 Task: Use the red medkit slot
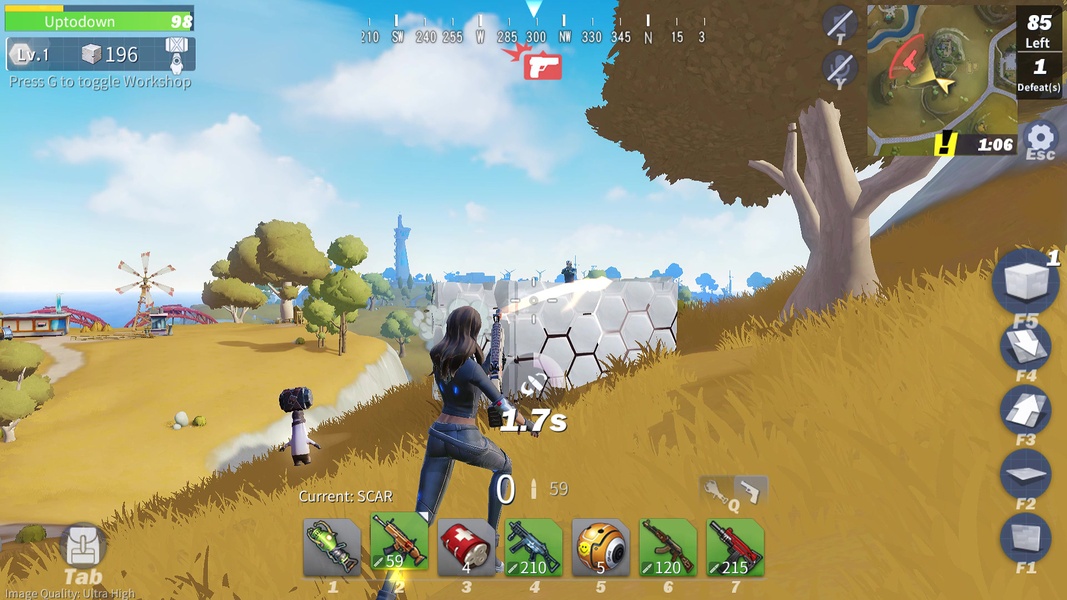pyautogui.click(x=466, y=547)
